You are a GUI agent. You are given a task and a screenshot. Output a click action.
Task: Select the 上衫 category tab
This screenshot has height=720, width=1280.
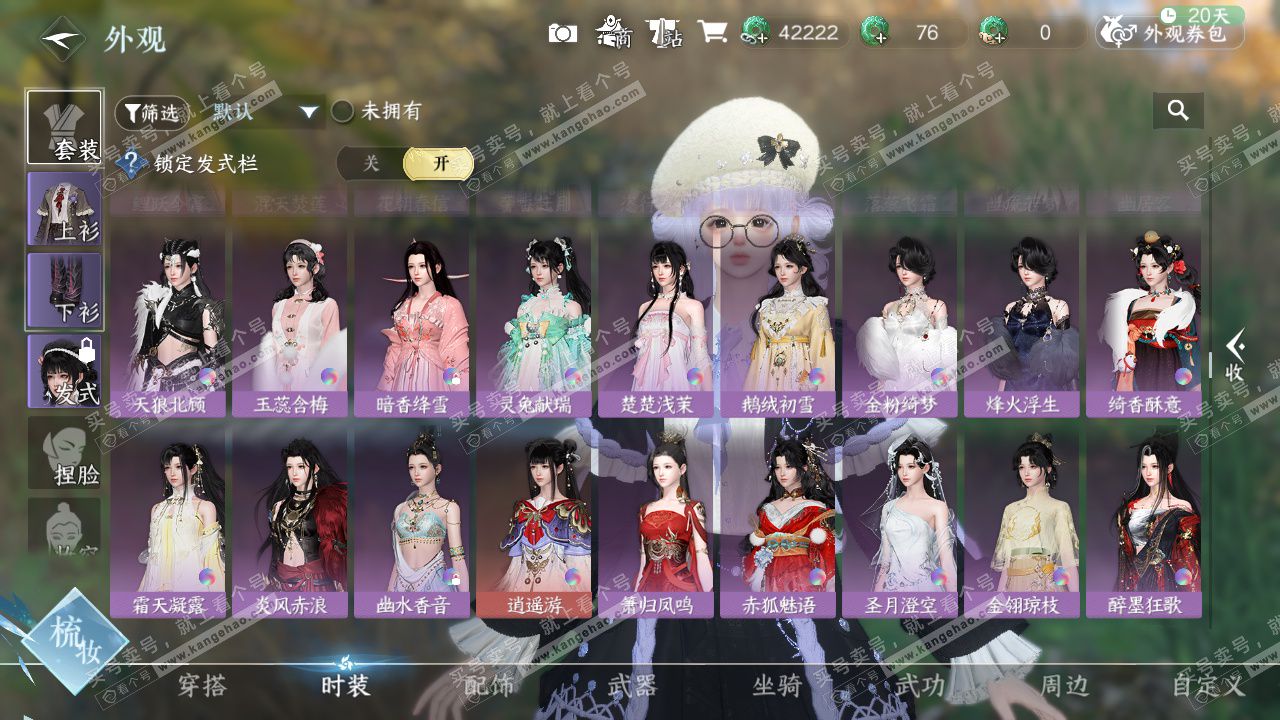(64, 208)
